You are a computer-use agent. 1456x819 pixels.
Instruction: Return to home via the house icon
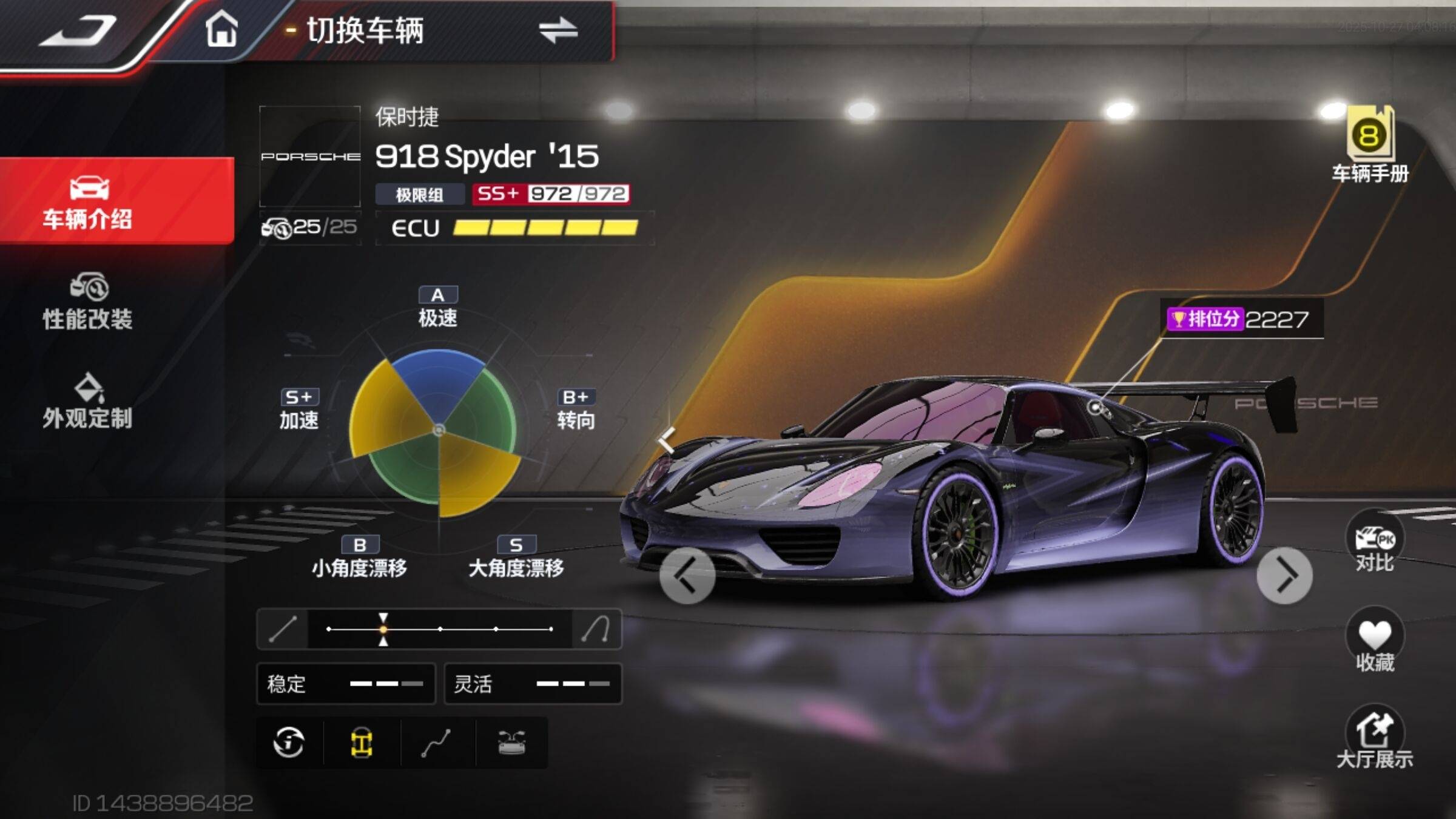[x=221, y=29]
